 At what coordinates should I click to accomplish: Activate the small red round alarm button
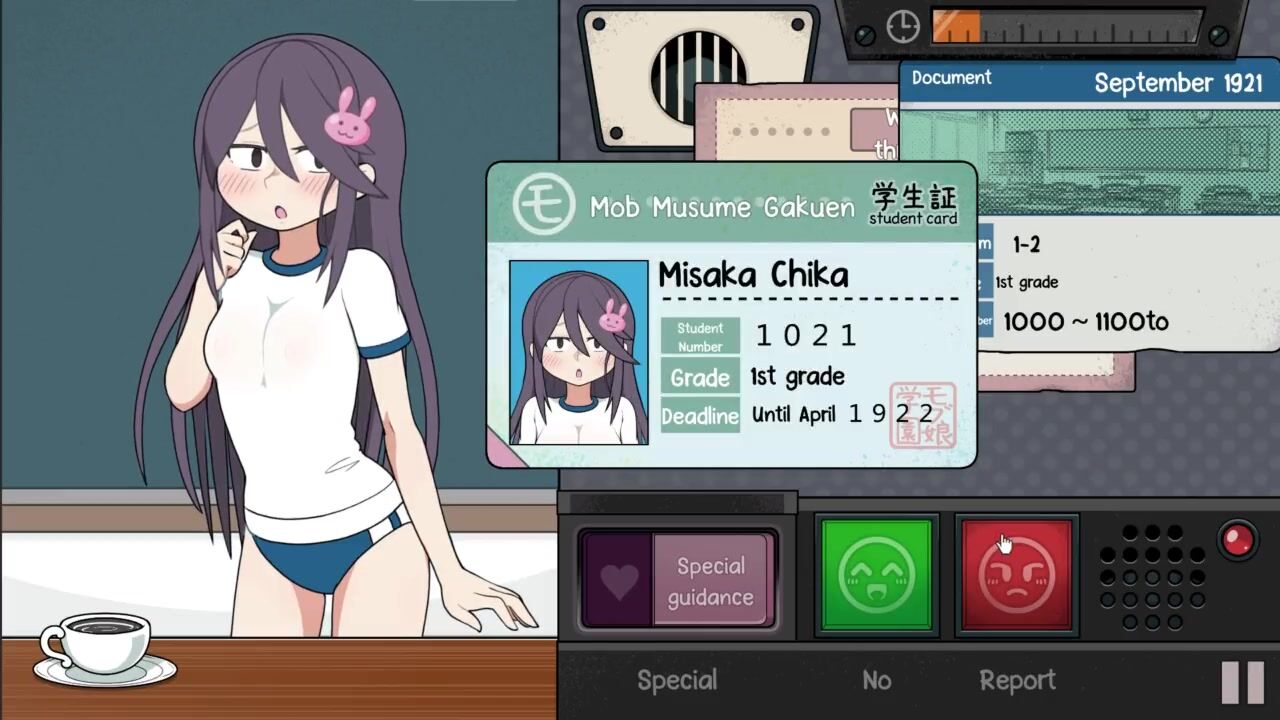coord(1238,540)
